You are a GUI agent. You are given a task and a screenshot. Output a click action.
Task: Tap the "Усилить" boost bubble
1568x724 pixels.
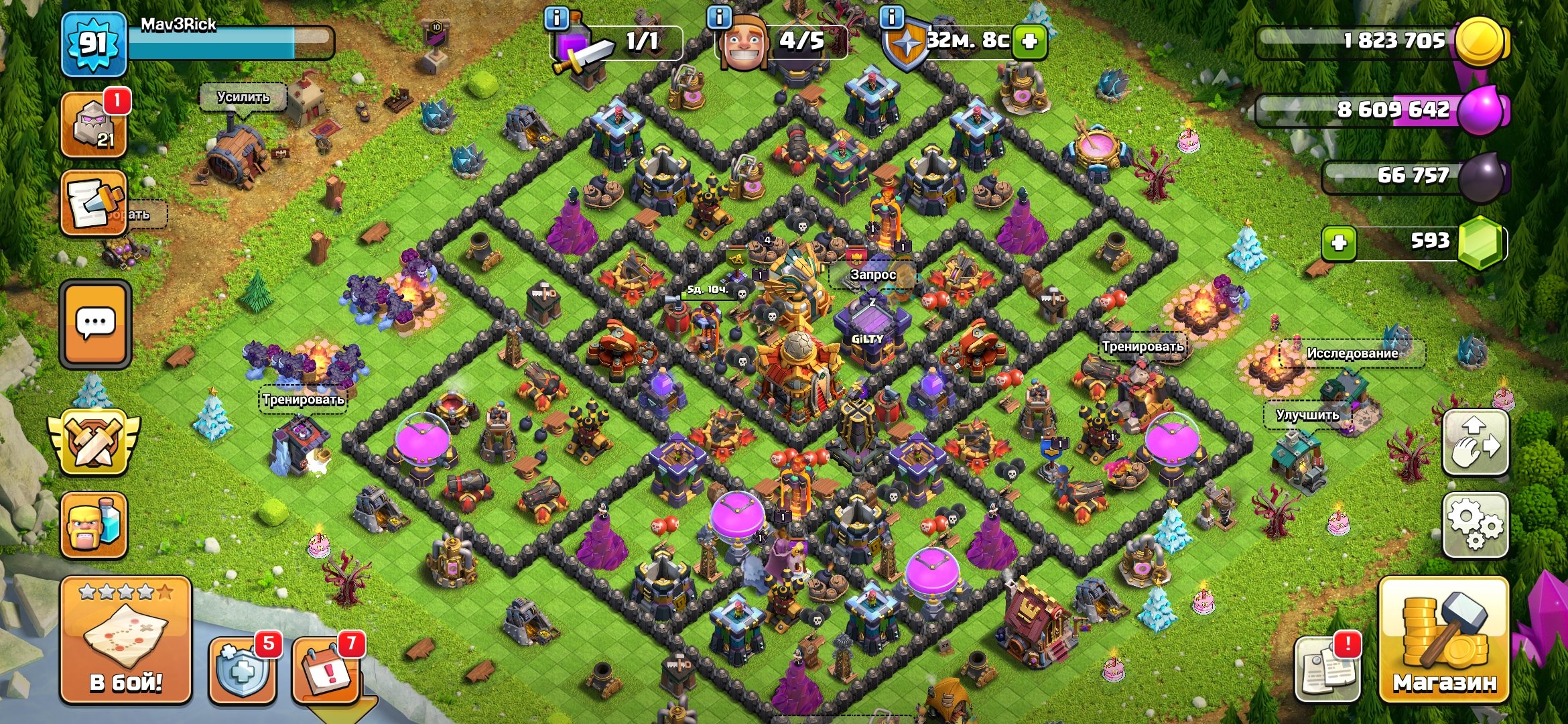pyautogui.click(x=243, y=98)
